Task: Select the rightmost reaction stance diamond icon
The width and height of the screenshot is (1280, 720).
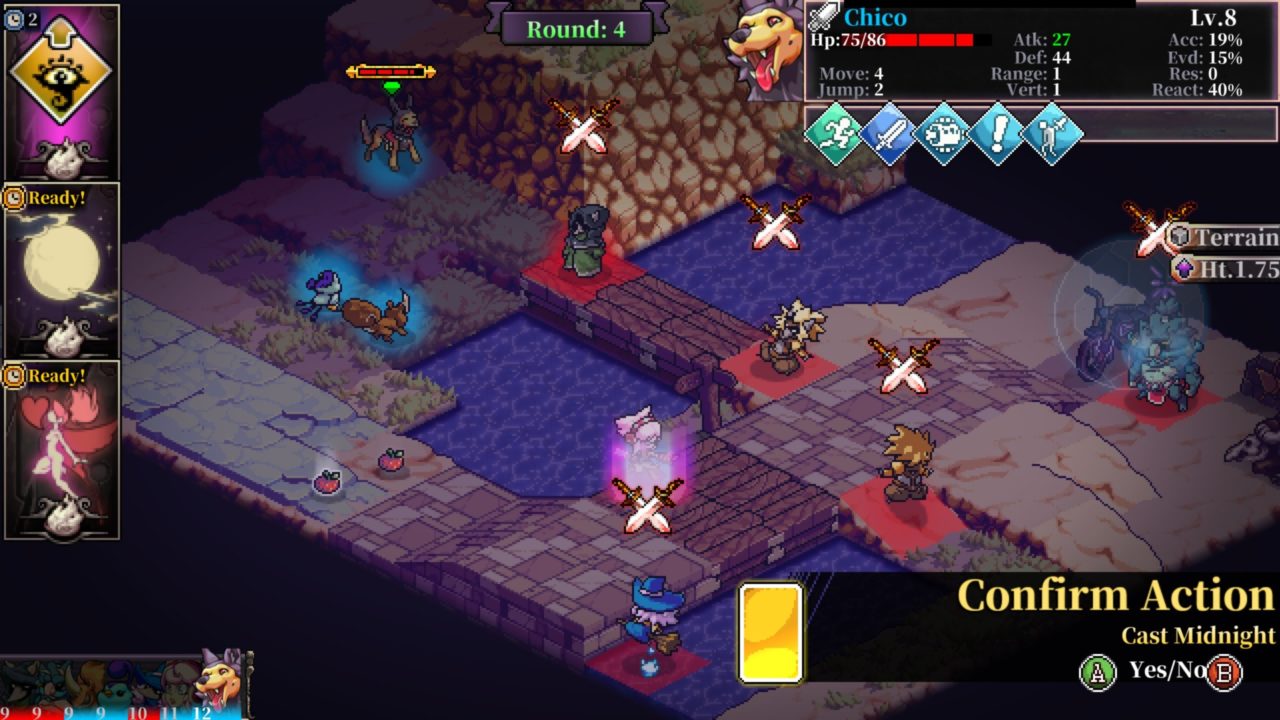Action: tap(1051, 134)
